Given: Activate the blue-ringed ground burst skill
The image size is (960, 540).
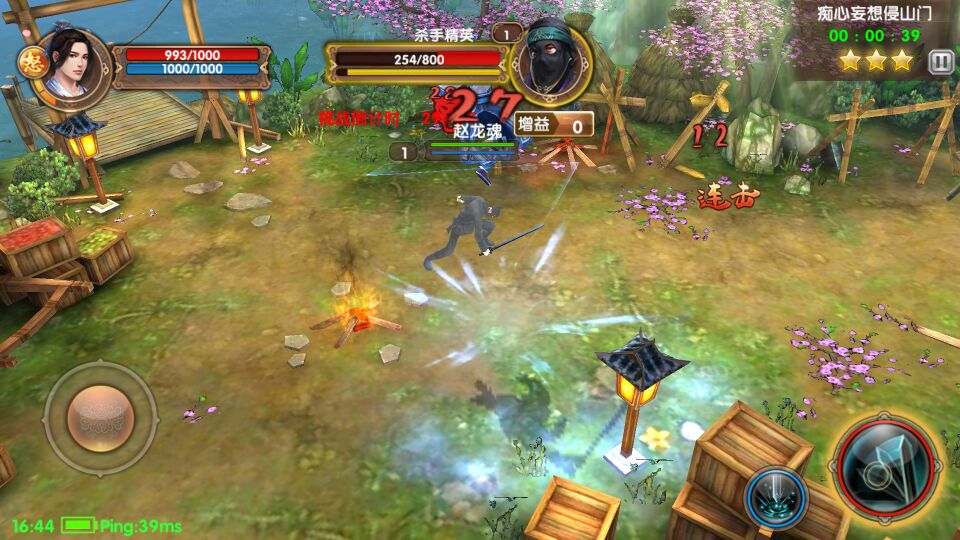Looking at the screenshot, I should pyautogui.click(x=776, y=495).
